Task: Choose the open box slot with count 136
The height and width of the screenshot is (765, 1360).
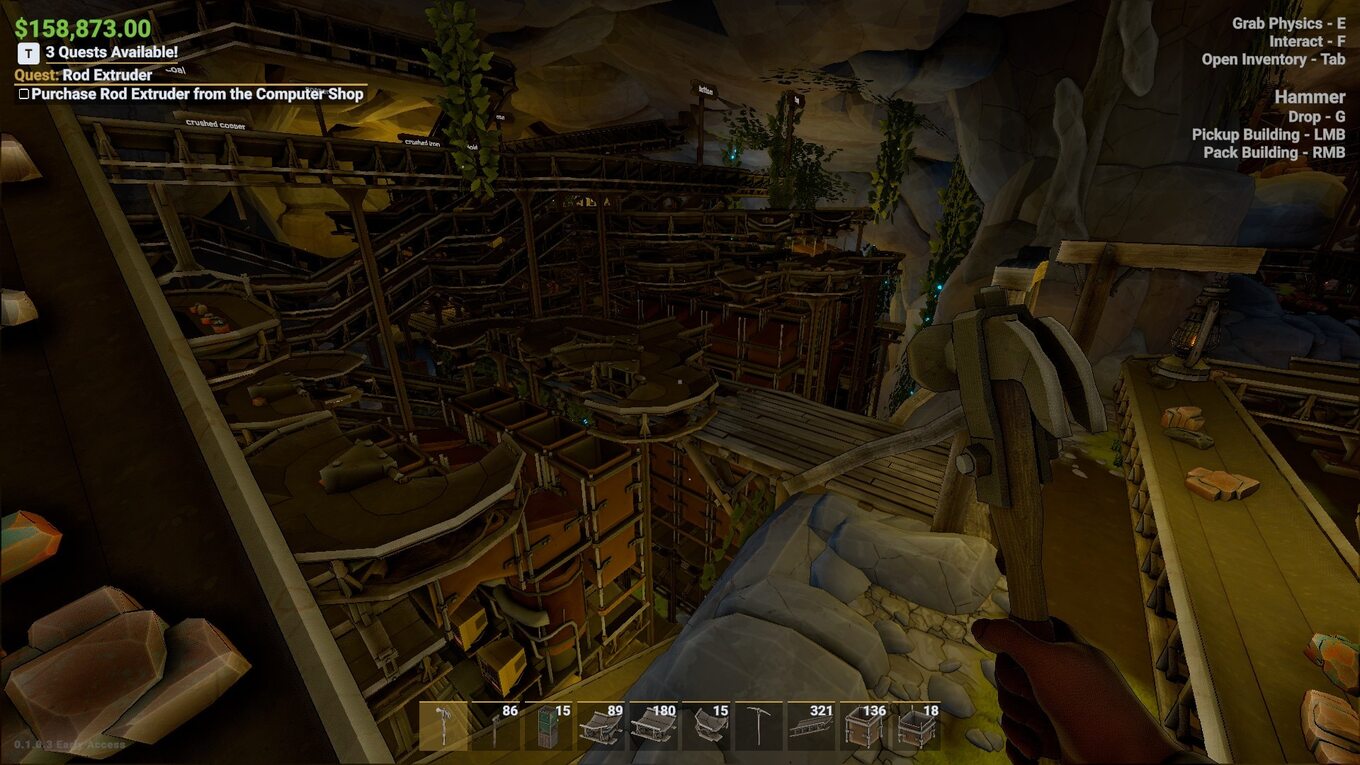Action: [863, 726]
